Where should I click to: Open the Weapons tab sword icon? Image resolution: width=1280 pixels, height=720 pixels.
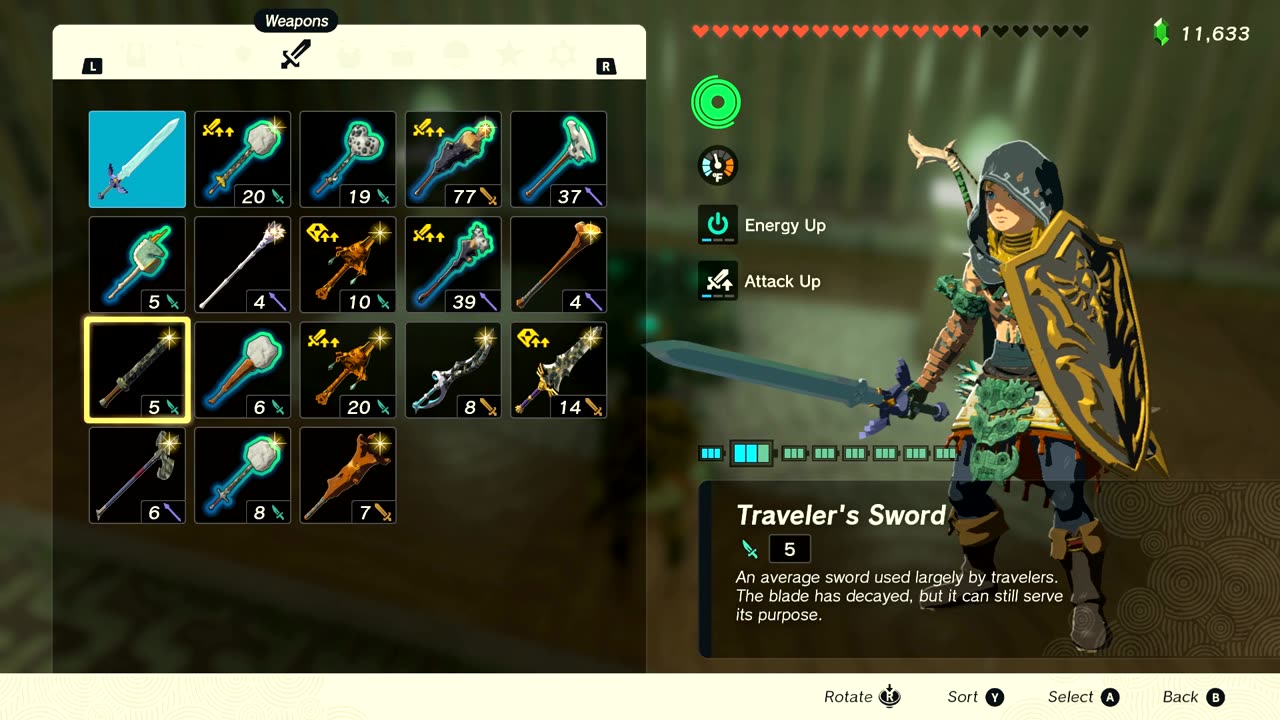(295, 54)
